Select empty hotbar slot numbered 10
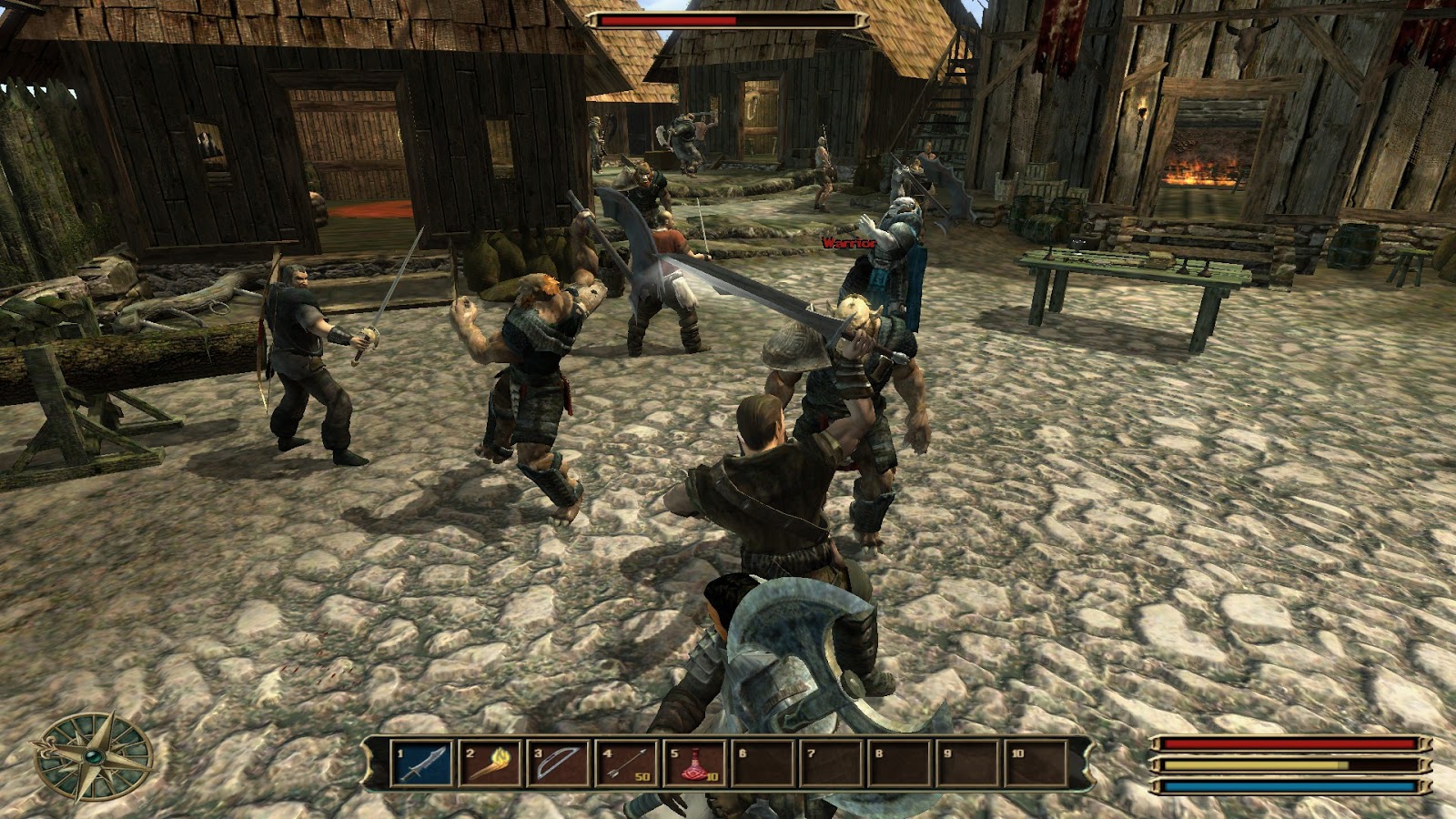 click(1036, 763)
